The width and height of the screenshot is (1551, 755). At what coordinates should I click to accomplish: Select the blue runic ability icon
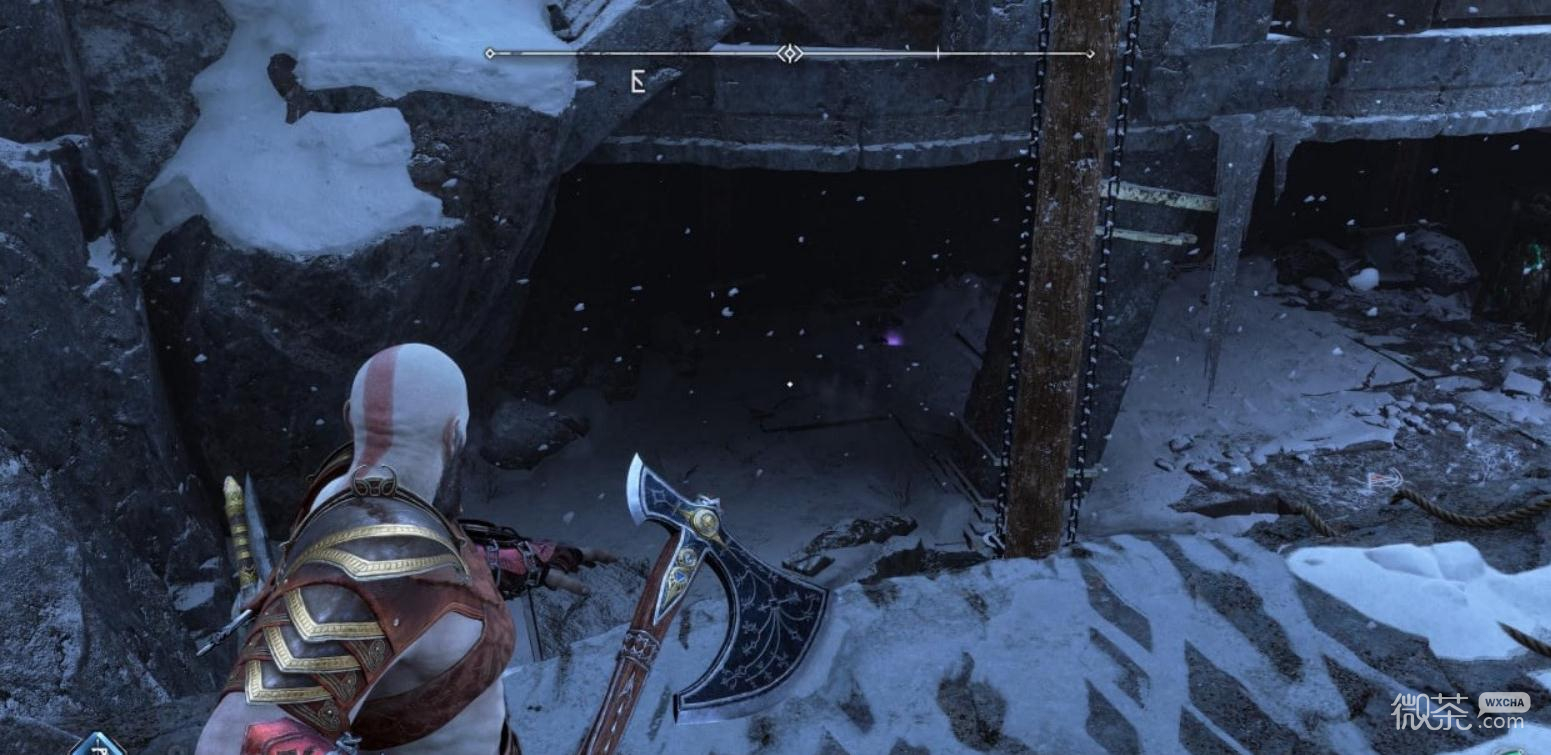[98, 745]
